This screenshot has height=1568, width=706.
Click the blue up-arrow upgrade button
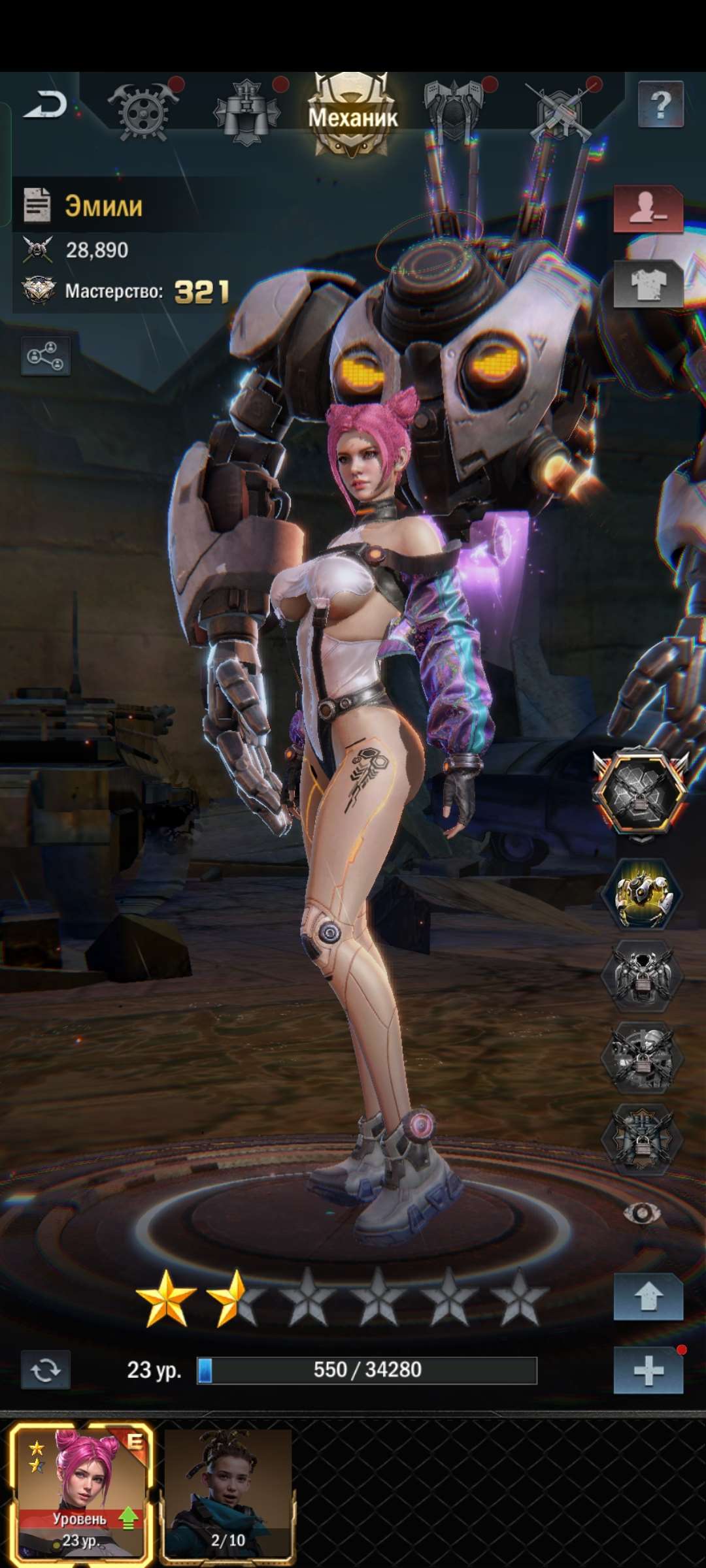[x=648, y=1298]
